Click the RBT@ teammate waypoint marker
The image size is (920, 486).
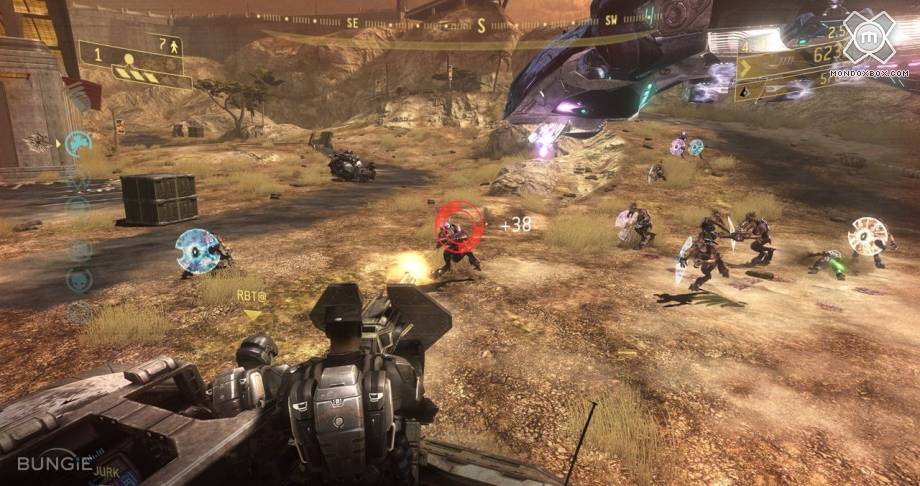tap(251, 302)
